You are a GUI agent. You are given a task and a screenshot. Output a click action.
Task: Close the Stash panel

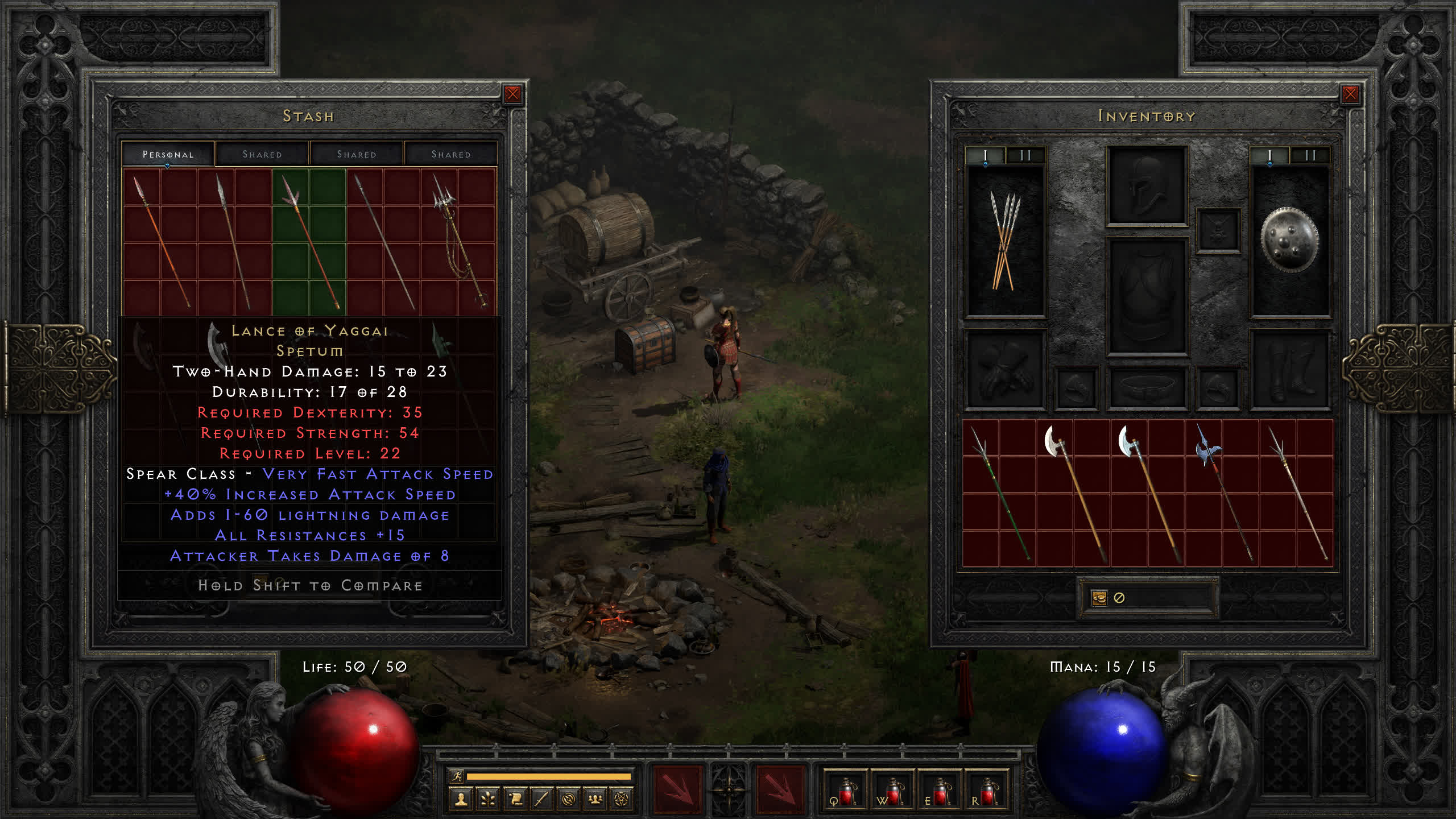[x=512, y=94]
